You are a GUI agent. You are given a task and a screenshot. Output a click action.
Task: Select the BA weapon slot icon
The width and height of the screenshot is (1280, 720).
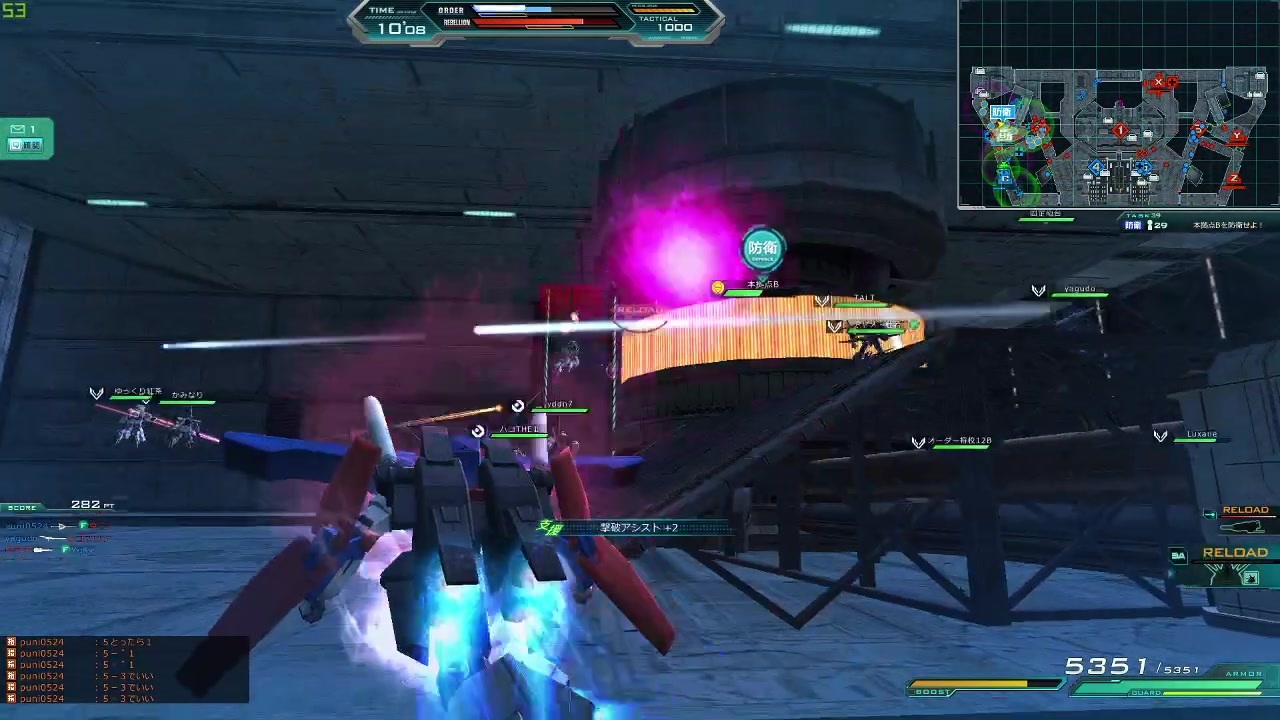coord(1179,555)
